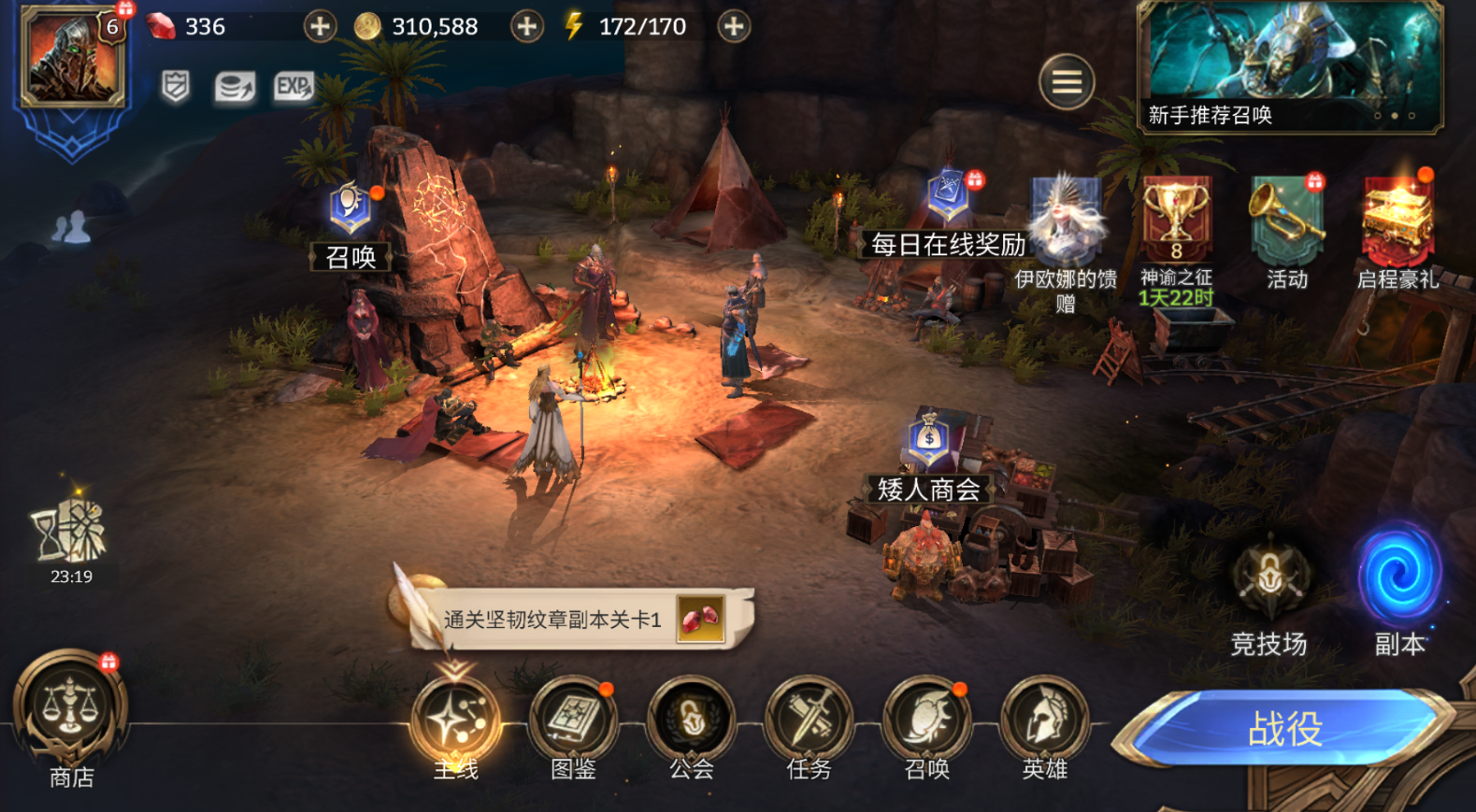Buy more gold coins with plus button
This screenshot has width=1476, height=812.
(x=527, y=27)
